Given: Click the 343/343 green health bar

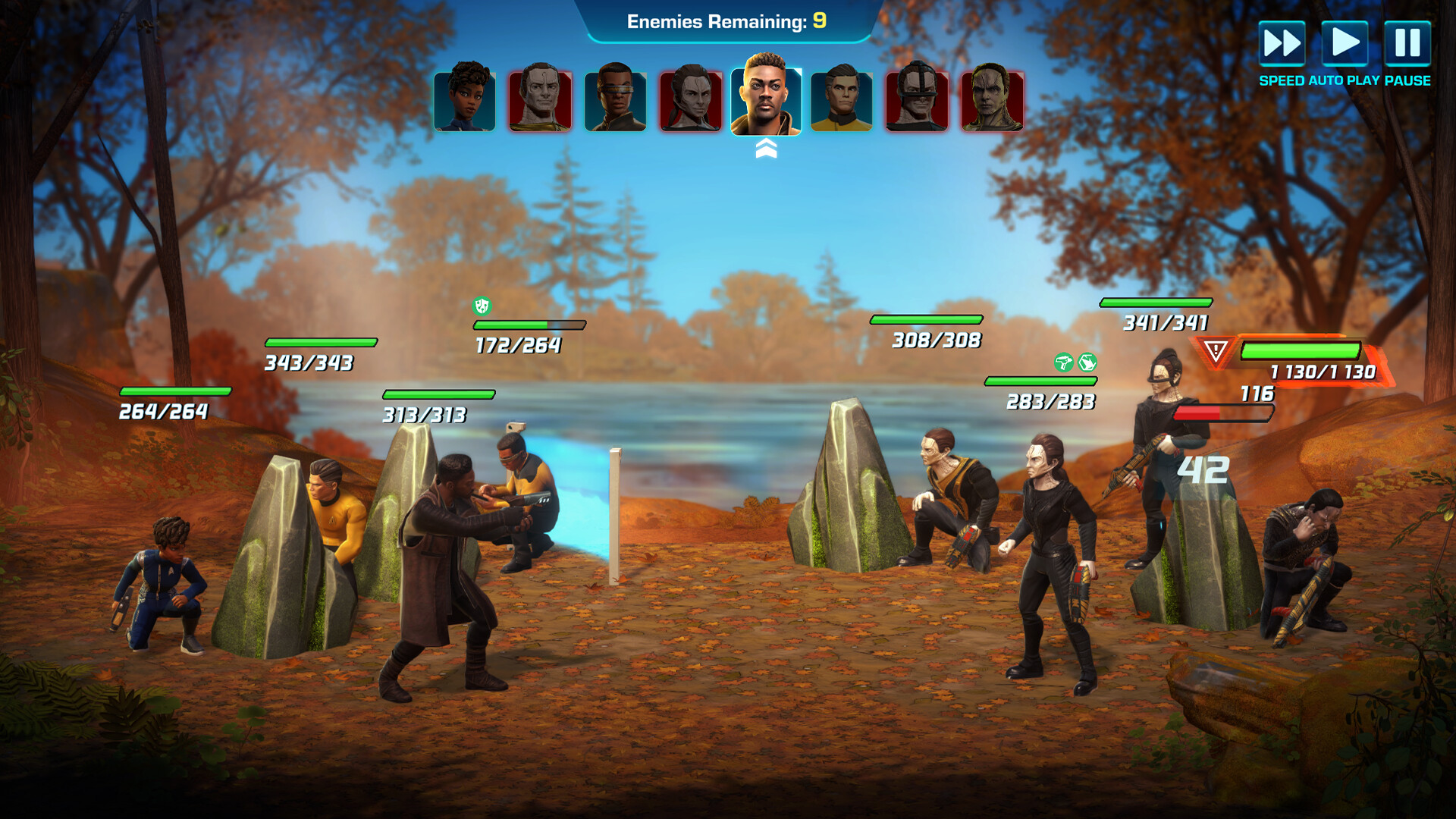Looking at the screenshot, I should click(x=321, y=341).
